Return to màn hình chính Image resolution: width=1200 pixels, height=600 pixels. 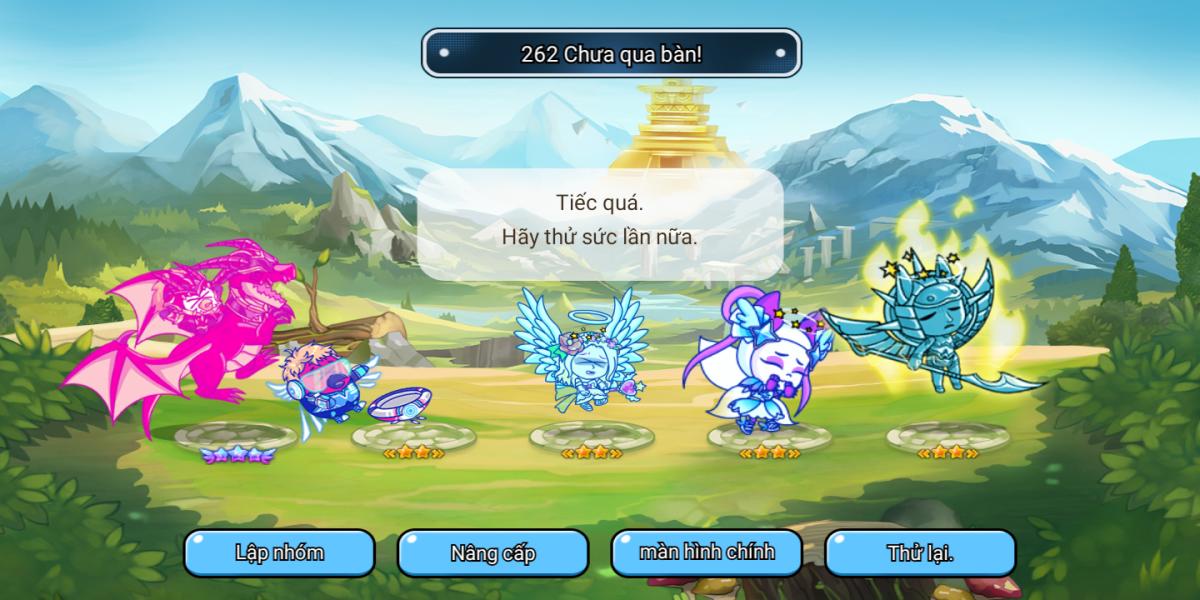pos(707,553)
